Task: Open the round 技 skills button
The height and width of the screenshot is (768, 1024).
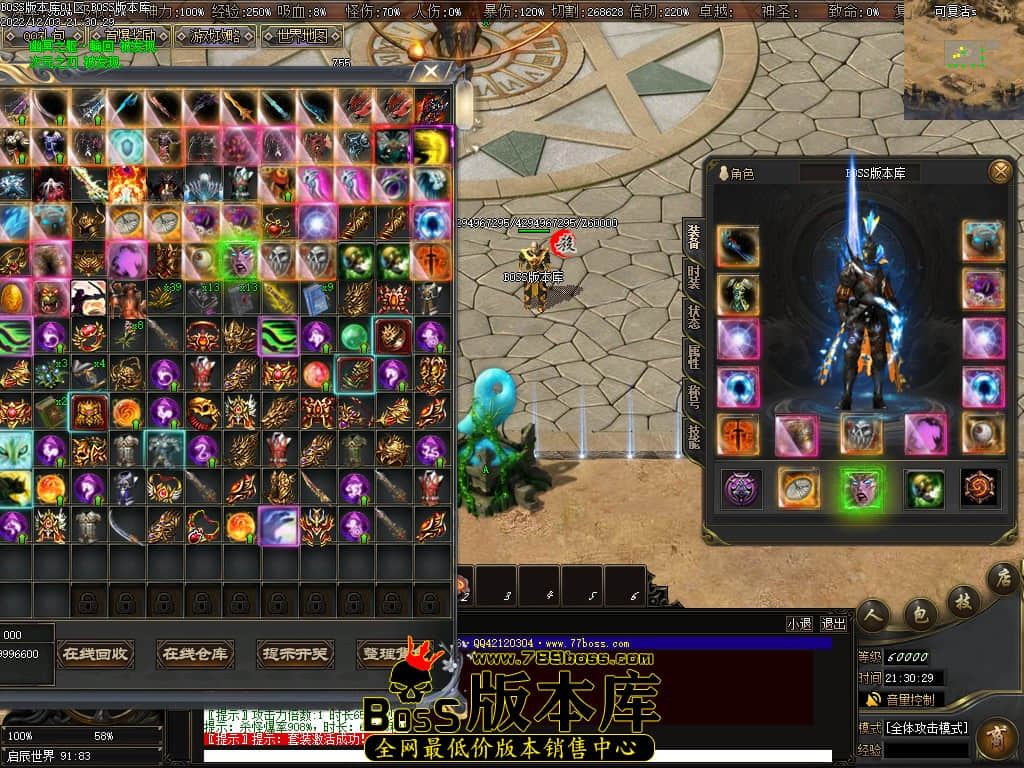Action: [x=961, y=600]
